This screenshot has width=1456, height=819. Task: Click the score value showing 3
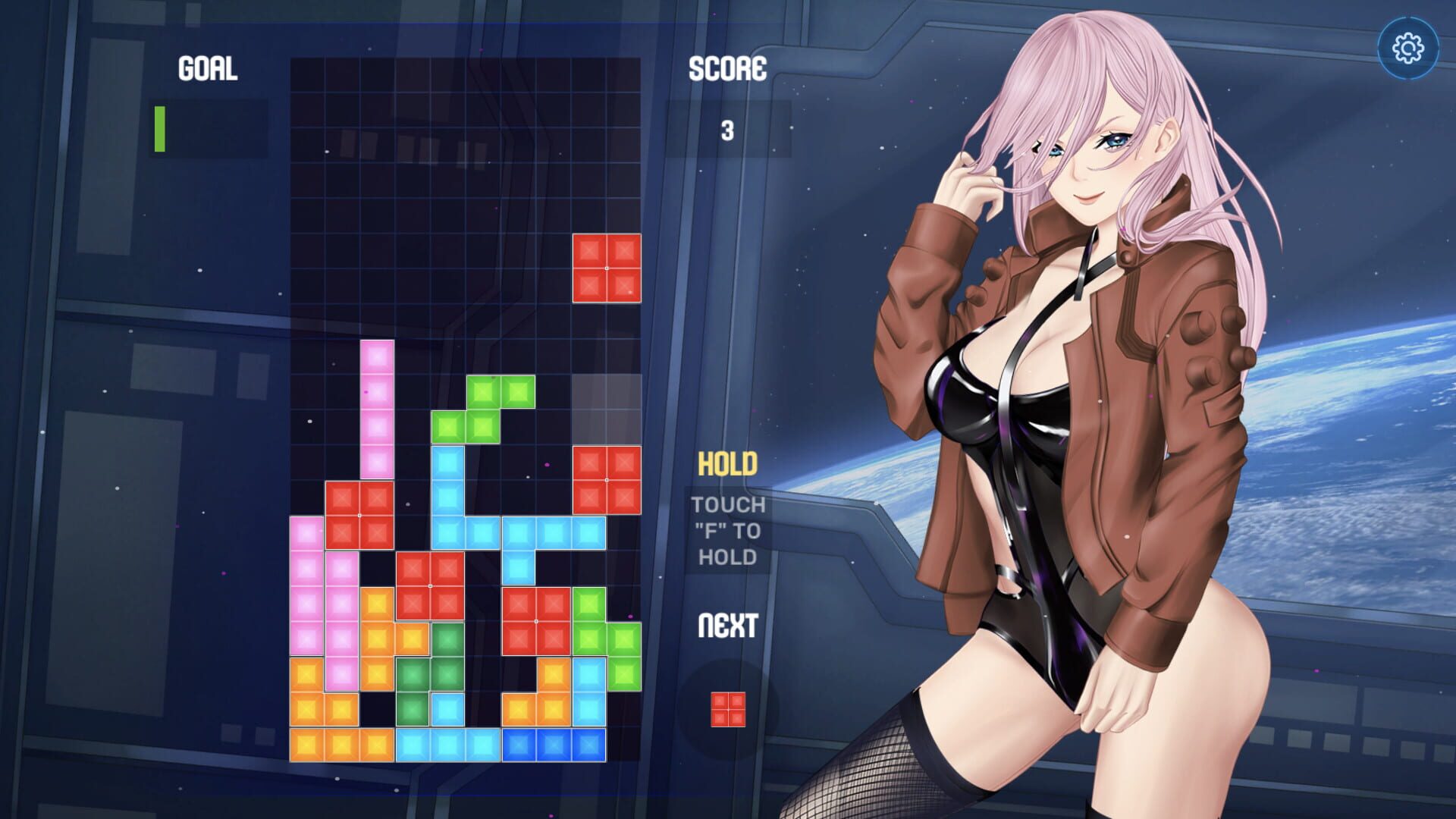pyautogui.click(x=728, y=129)
